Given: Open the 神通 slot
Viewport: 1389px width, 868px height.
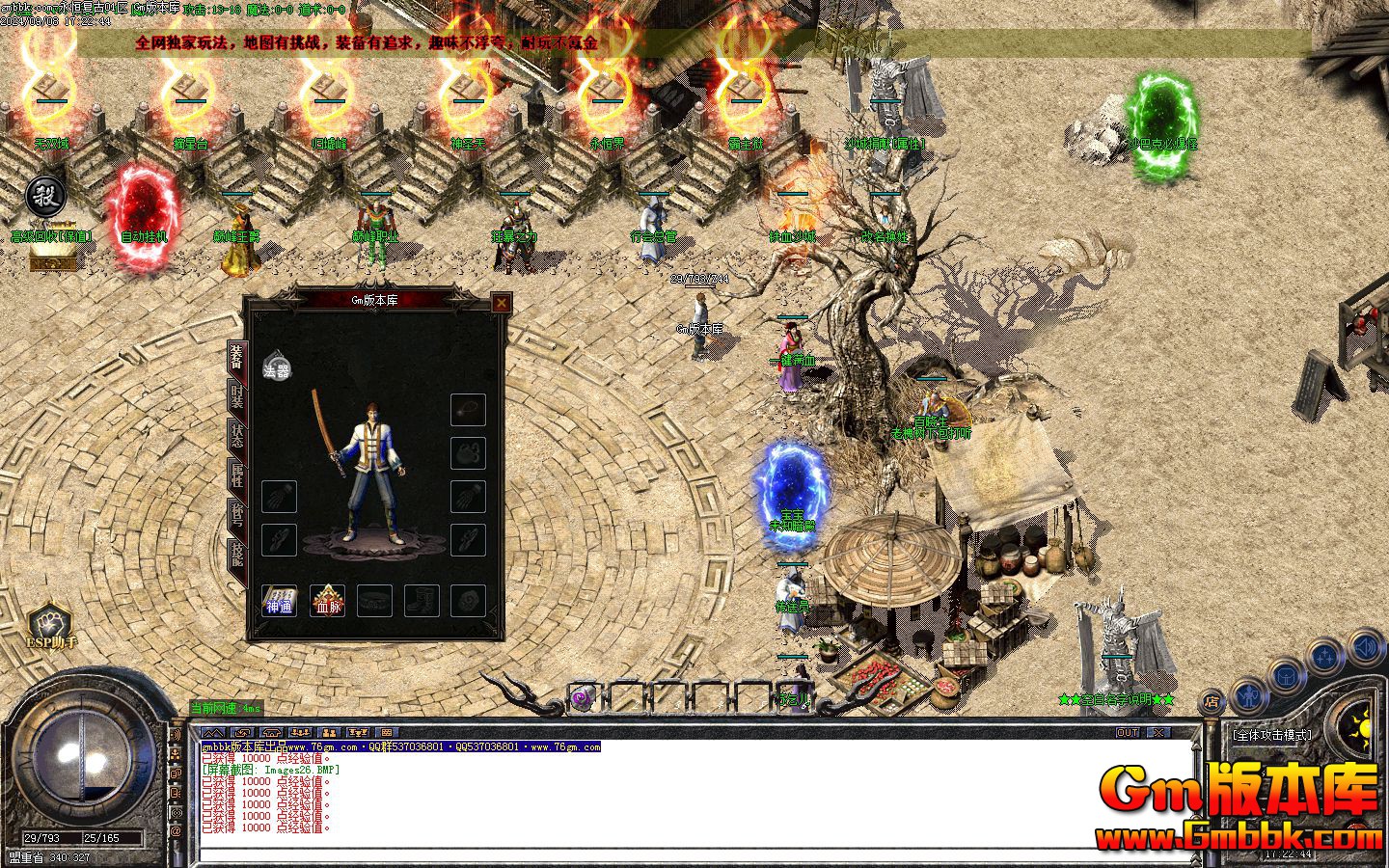Looking at the screenshot, I should point(280,601).
